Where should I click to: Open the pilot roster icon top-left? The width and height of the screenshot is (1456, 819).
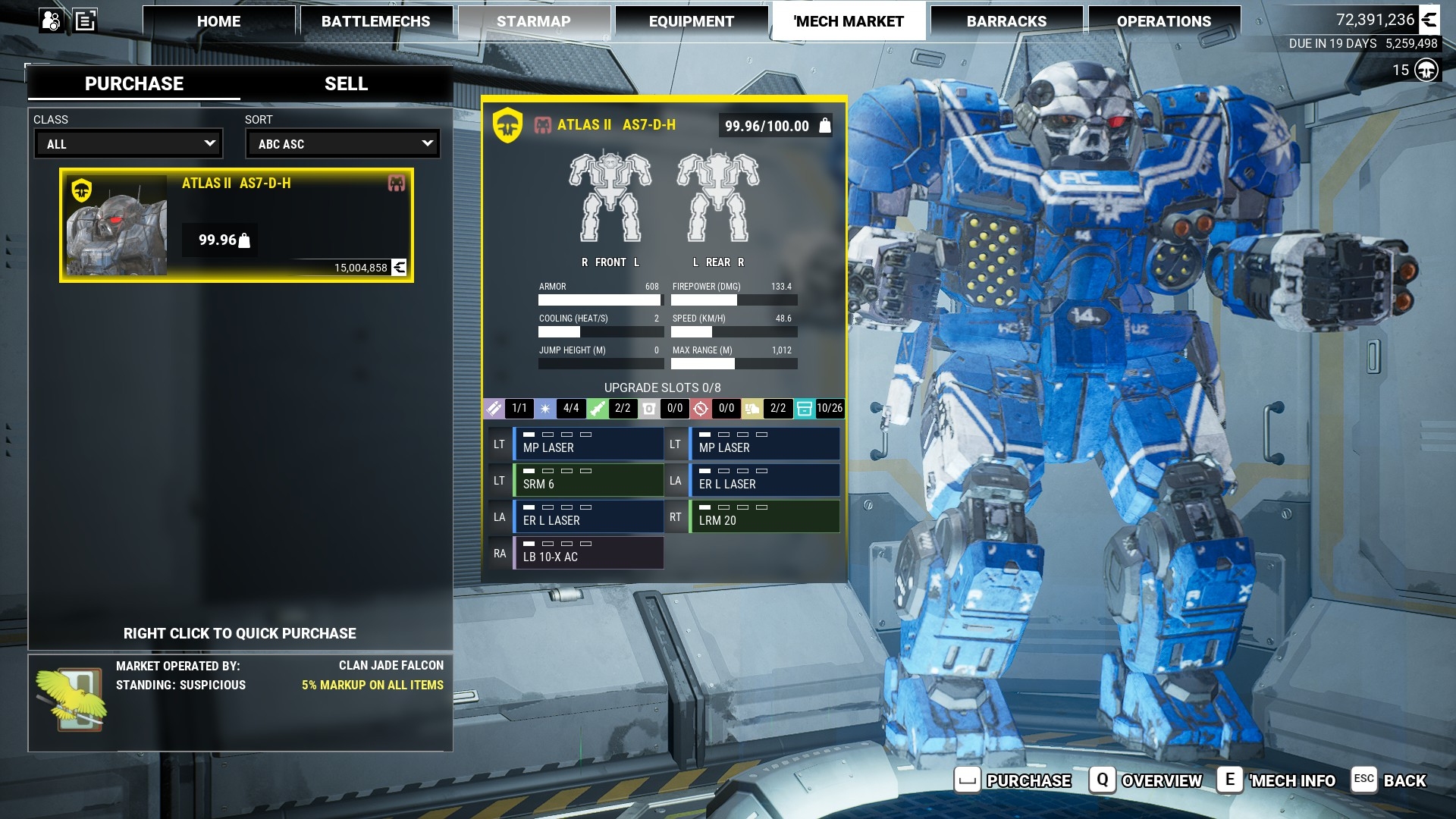[51, 20]
